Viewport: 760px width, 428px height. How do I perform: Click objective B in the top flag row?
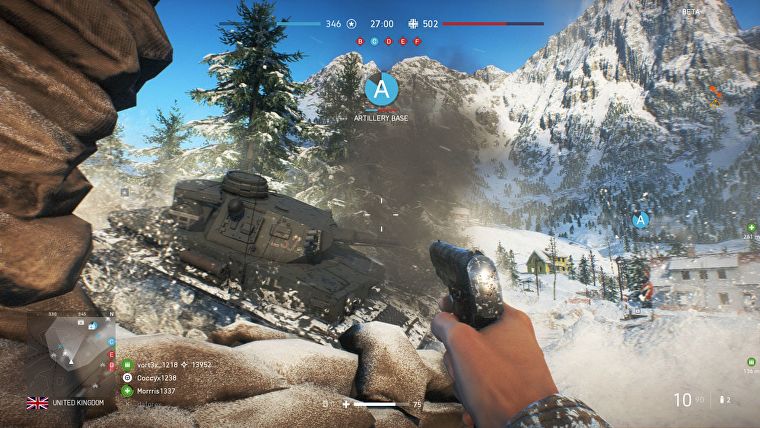[361, 42]
